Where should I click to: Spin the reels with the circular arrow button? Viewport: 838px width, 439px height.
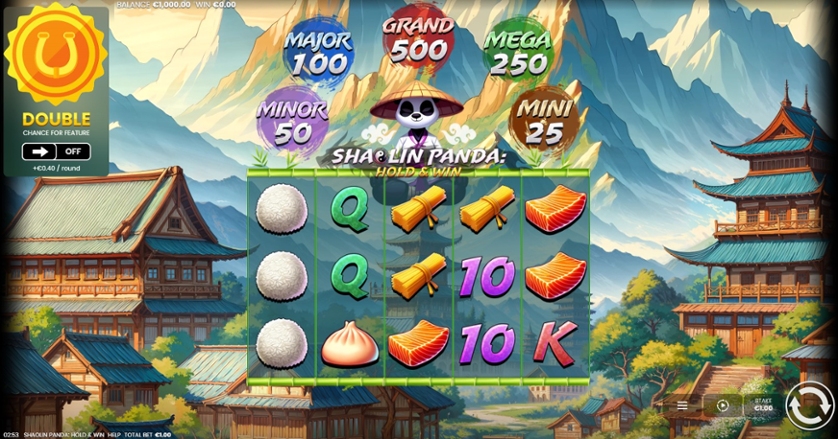pyautogui.click(x=808, y=406)
